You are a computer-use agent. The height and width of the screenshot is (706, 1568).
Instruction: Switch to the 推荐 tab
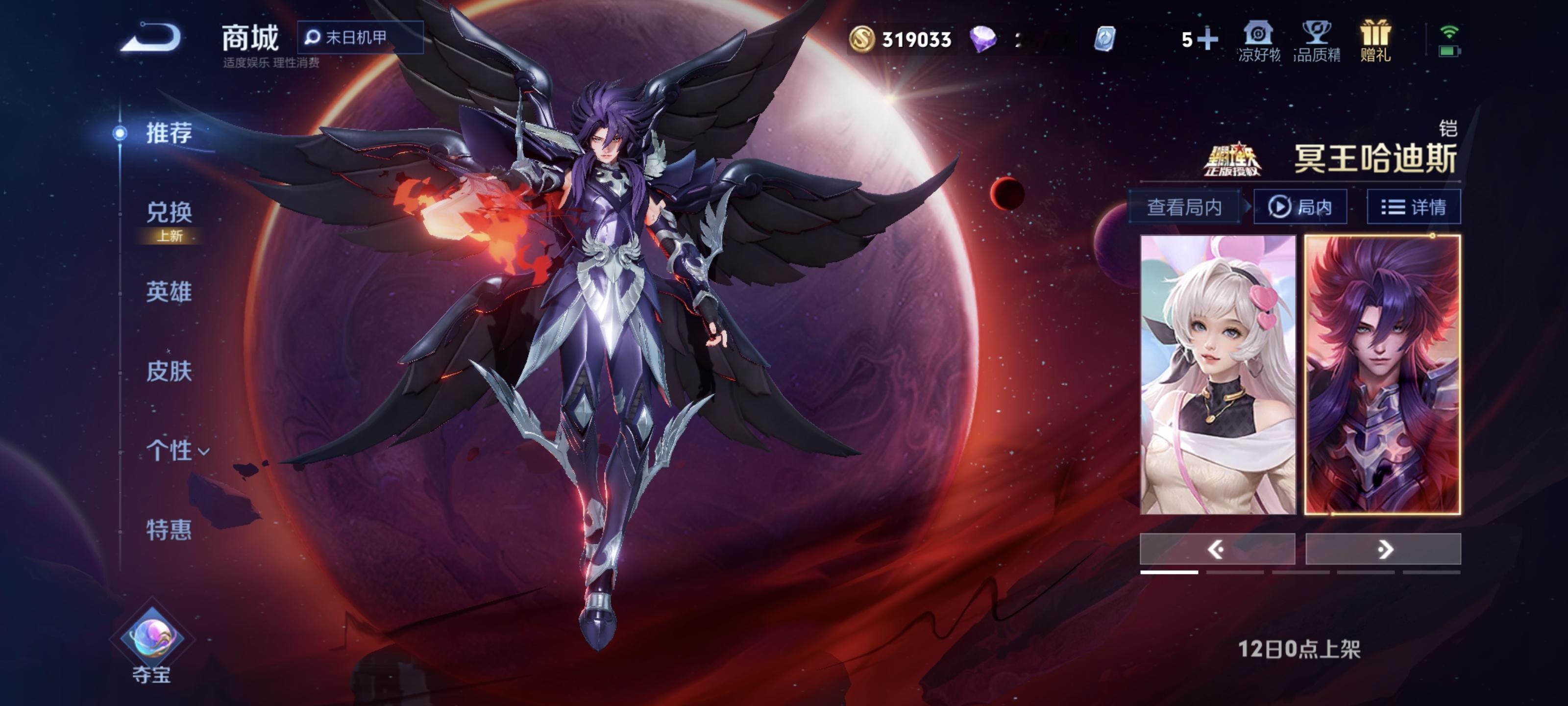click(x=169, y=133)
